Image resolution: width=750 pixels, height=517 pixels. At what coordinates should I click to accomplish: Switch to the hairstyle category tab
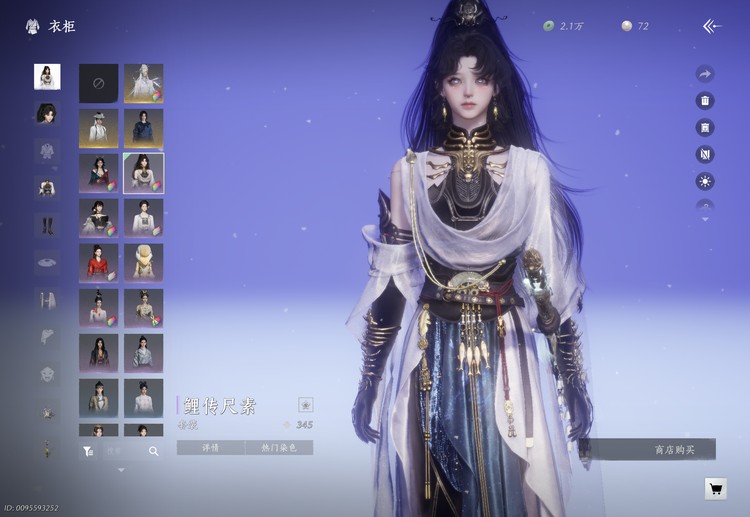click(x=47, y=113)
